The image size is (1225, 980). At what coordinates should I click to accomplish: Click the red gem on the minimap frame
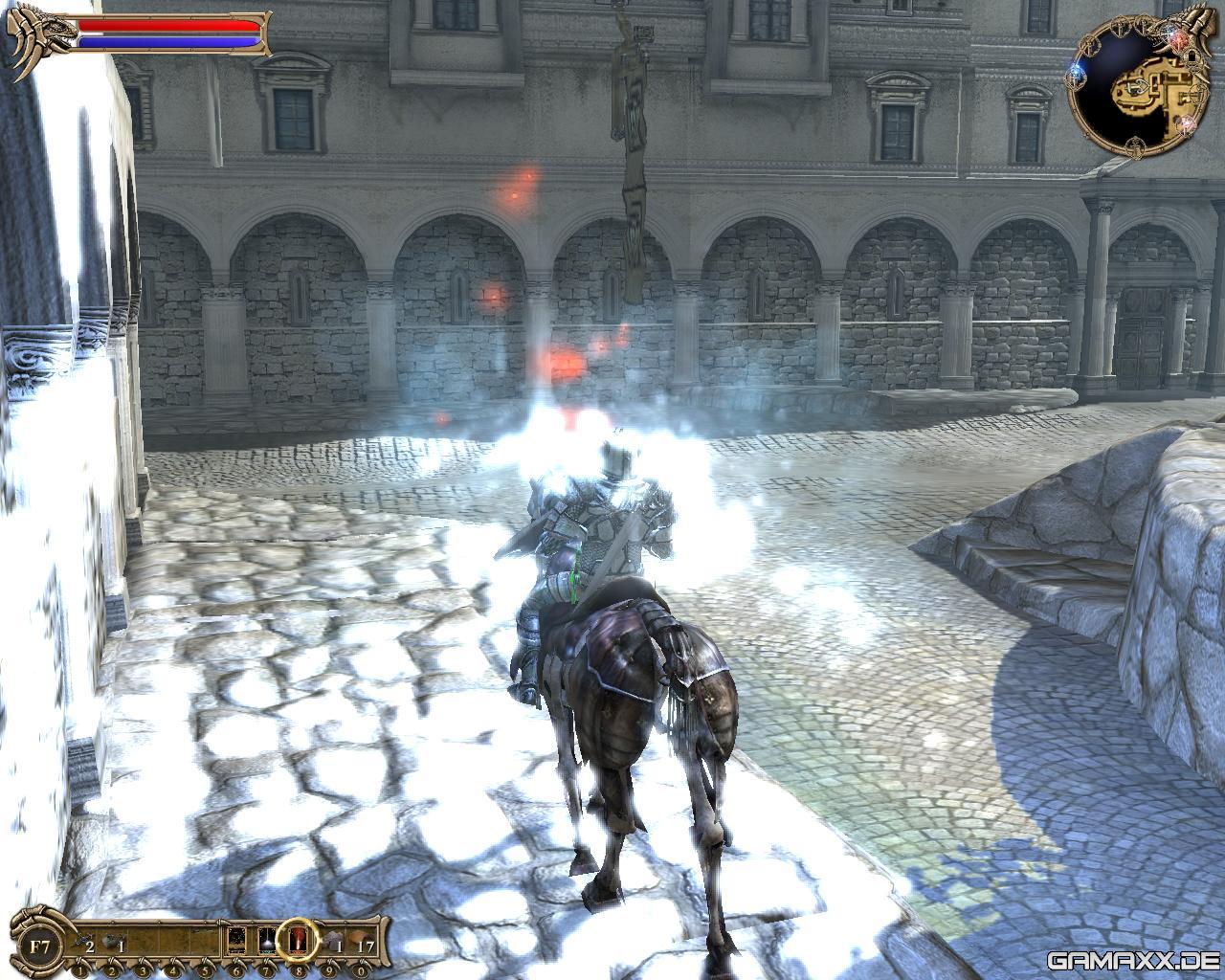point(1180,38)
